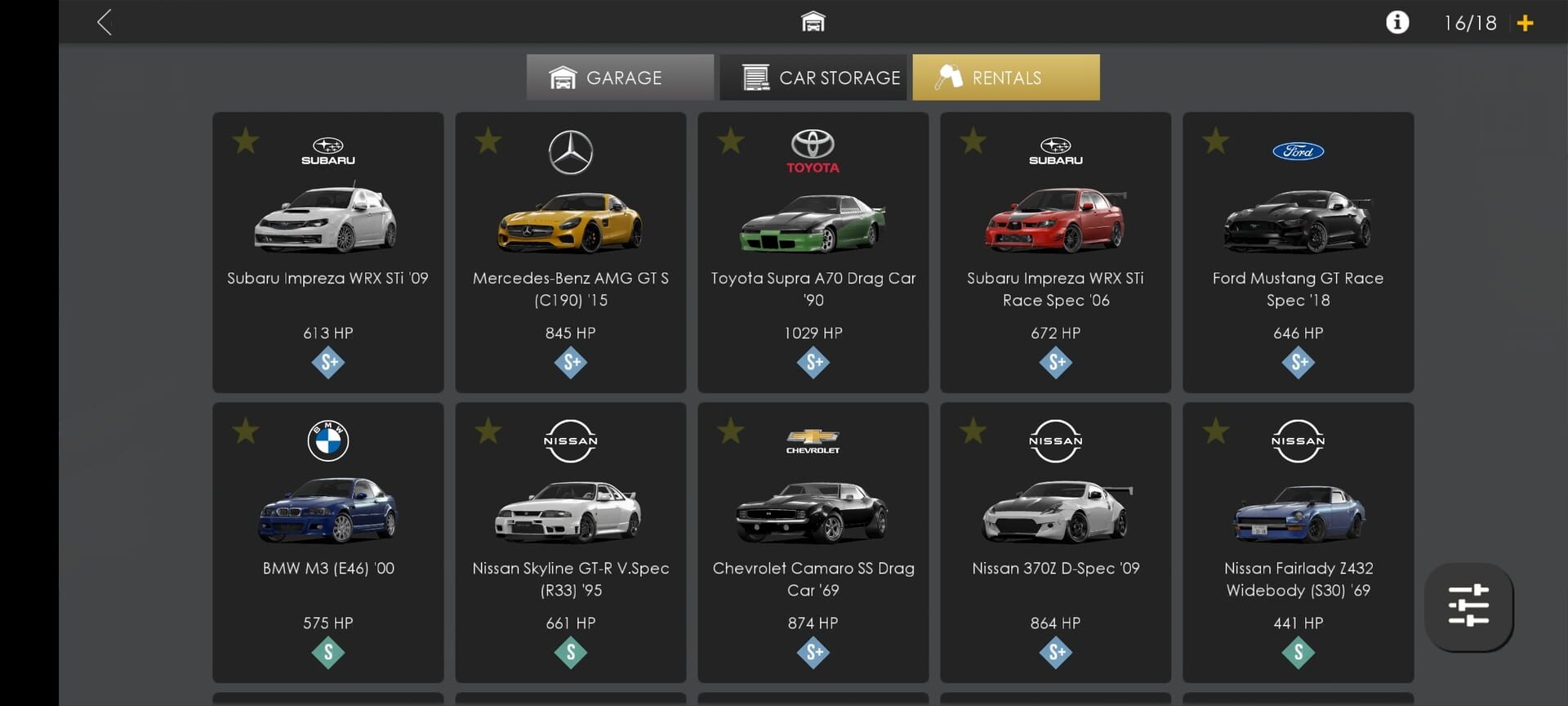Viewport: 1568px width, 706px height.
Task: Toggle the star on Nissan 370Z D-Spec card
Action: [x=973, y=431]
